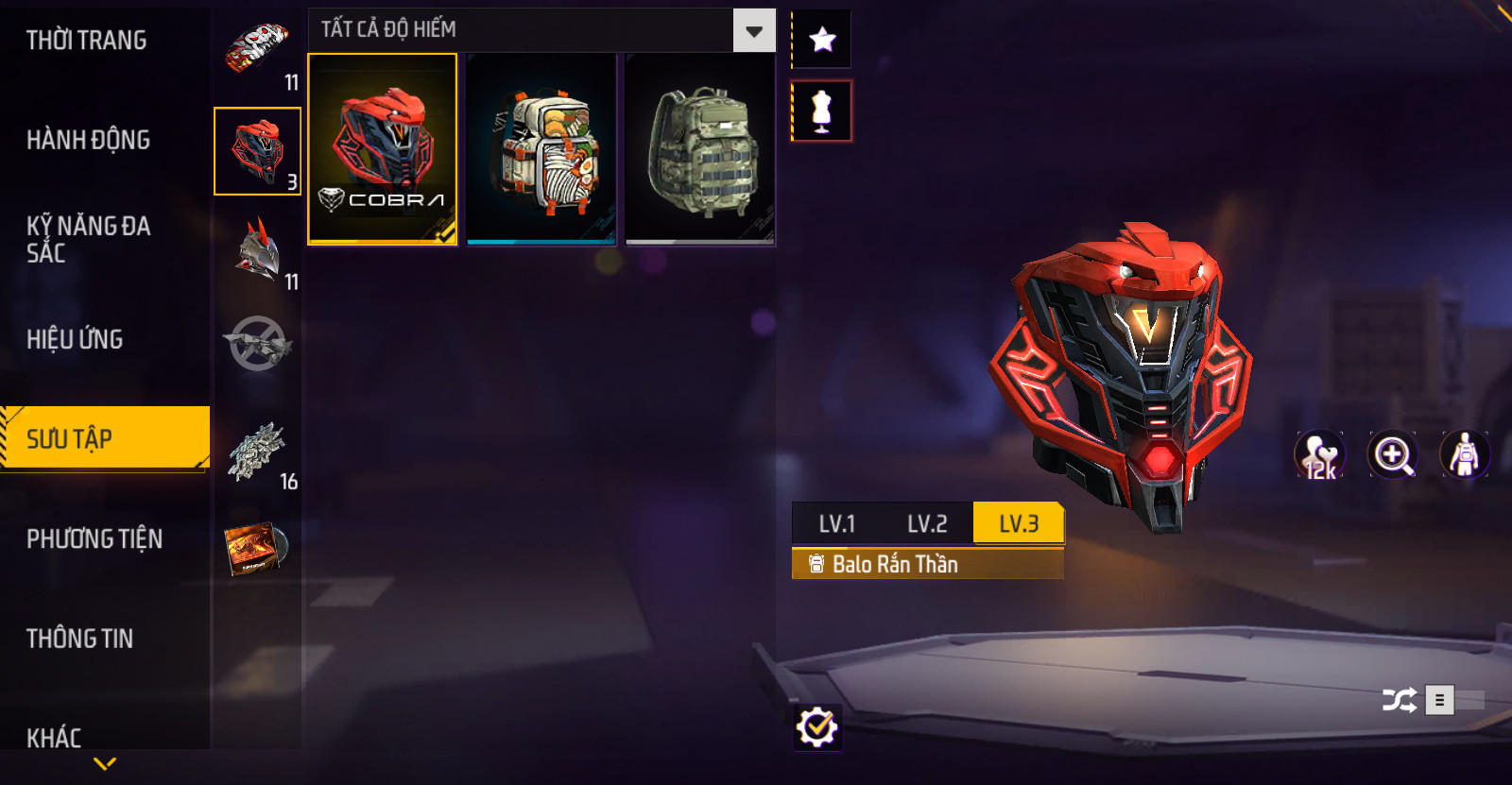Screen dimensions: 1512x785
Task: Open the PHƯƠNG TIỆN menu
Action: click(x=94, y=538)
